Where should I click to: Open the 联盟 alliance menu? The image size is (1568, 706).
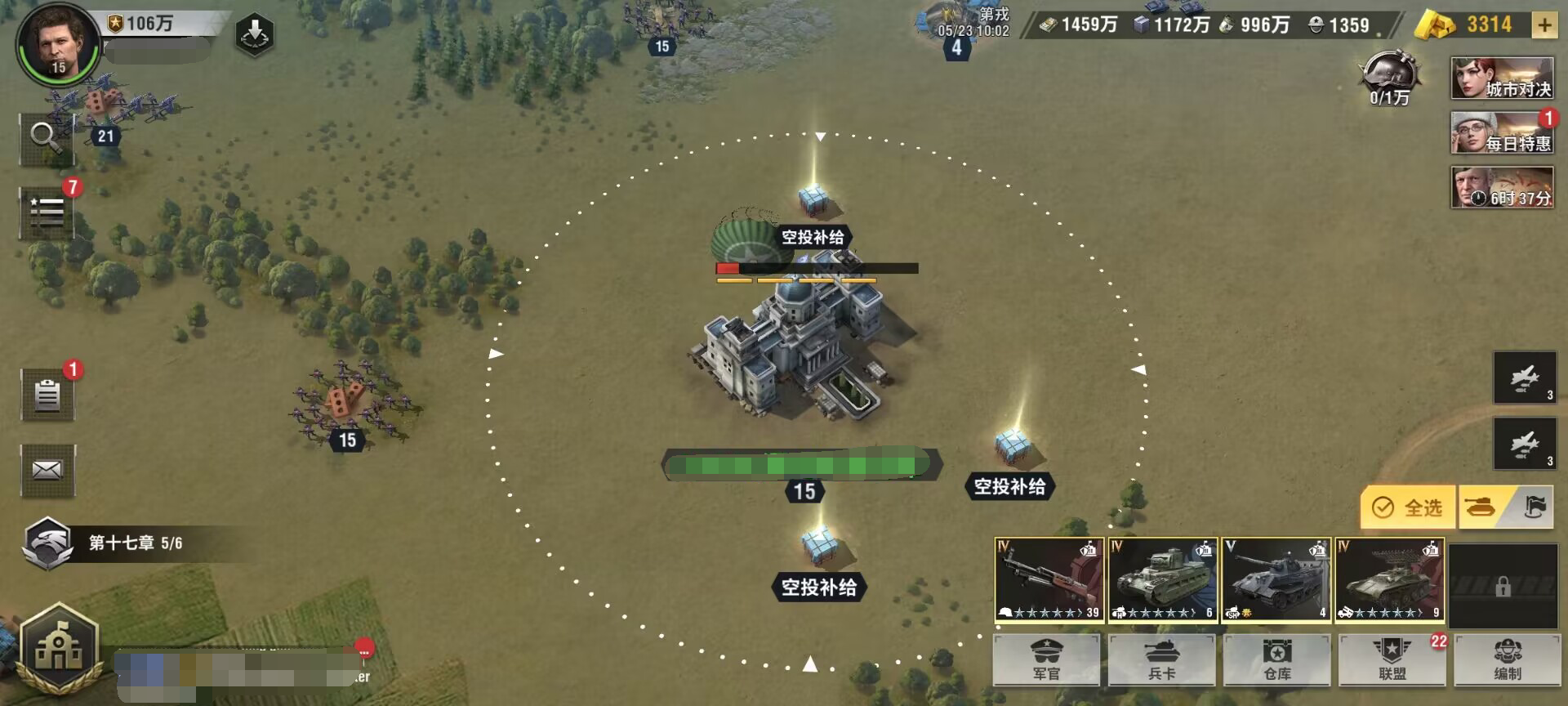pyautogui.click(x=1392, y=660)
